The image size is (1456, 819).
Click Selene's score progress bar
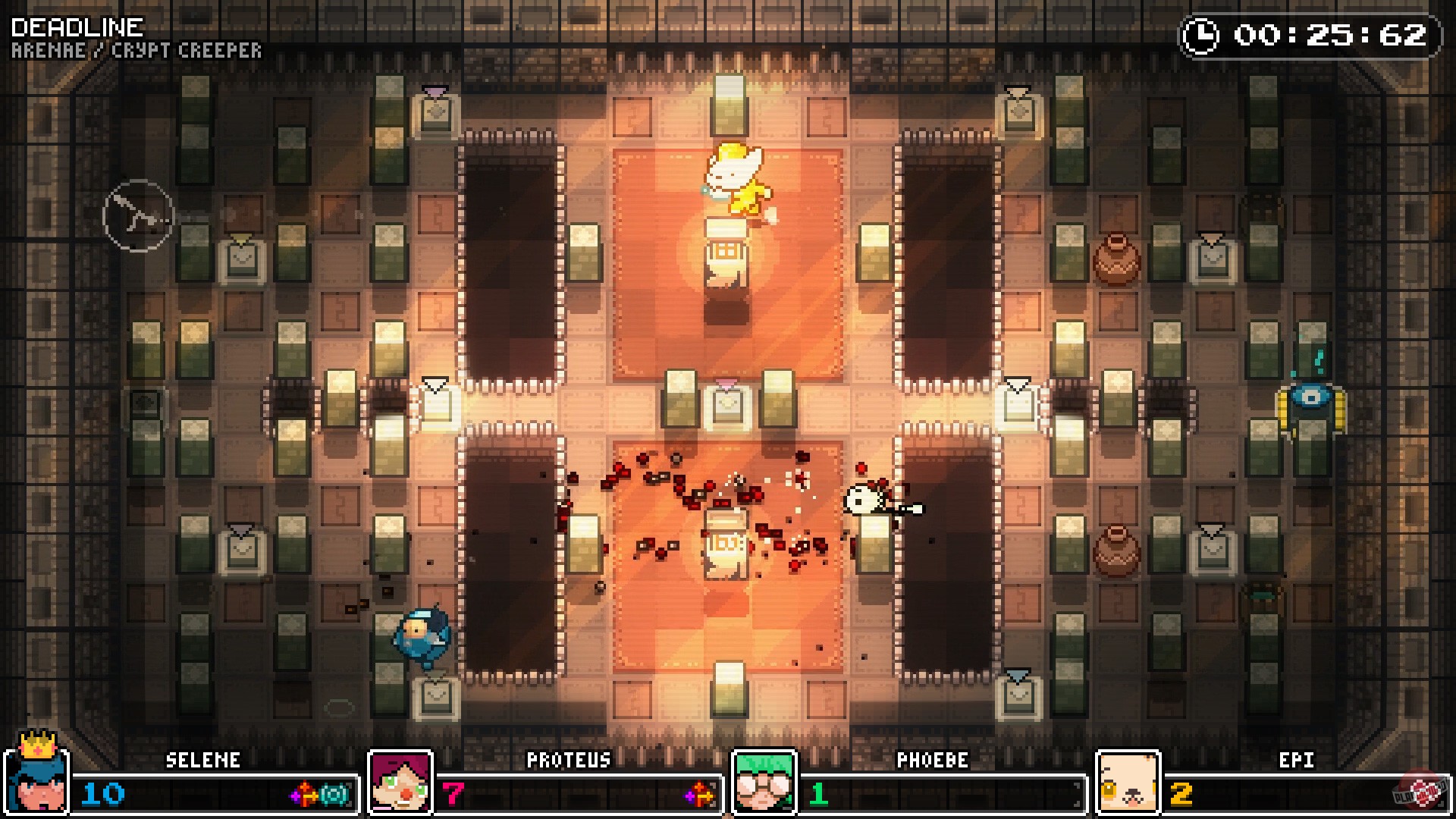click(x=205, y=794)
